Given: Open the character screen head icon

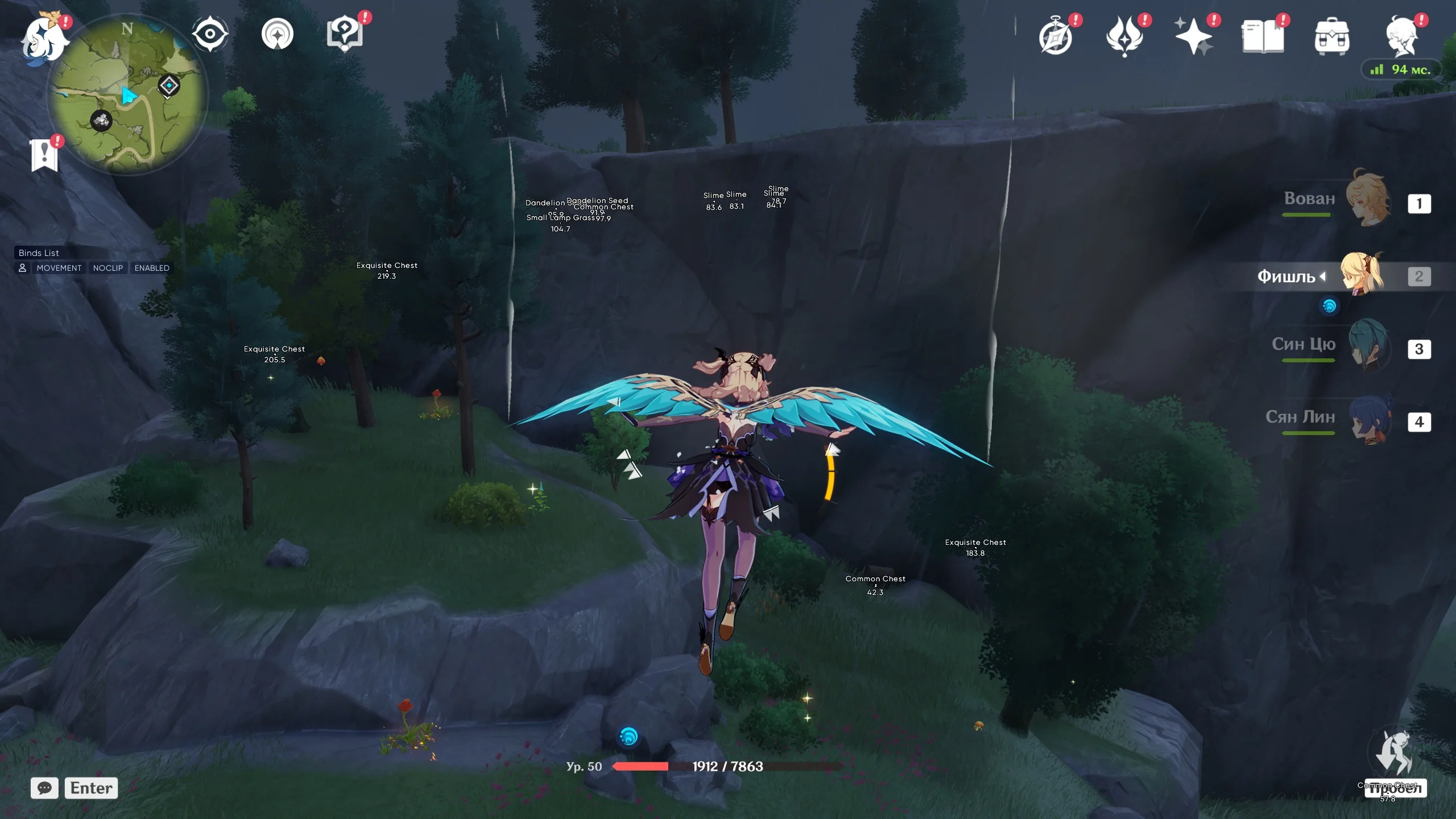Looking at the screenshot, I should coord(1401,36).
